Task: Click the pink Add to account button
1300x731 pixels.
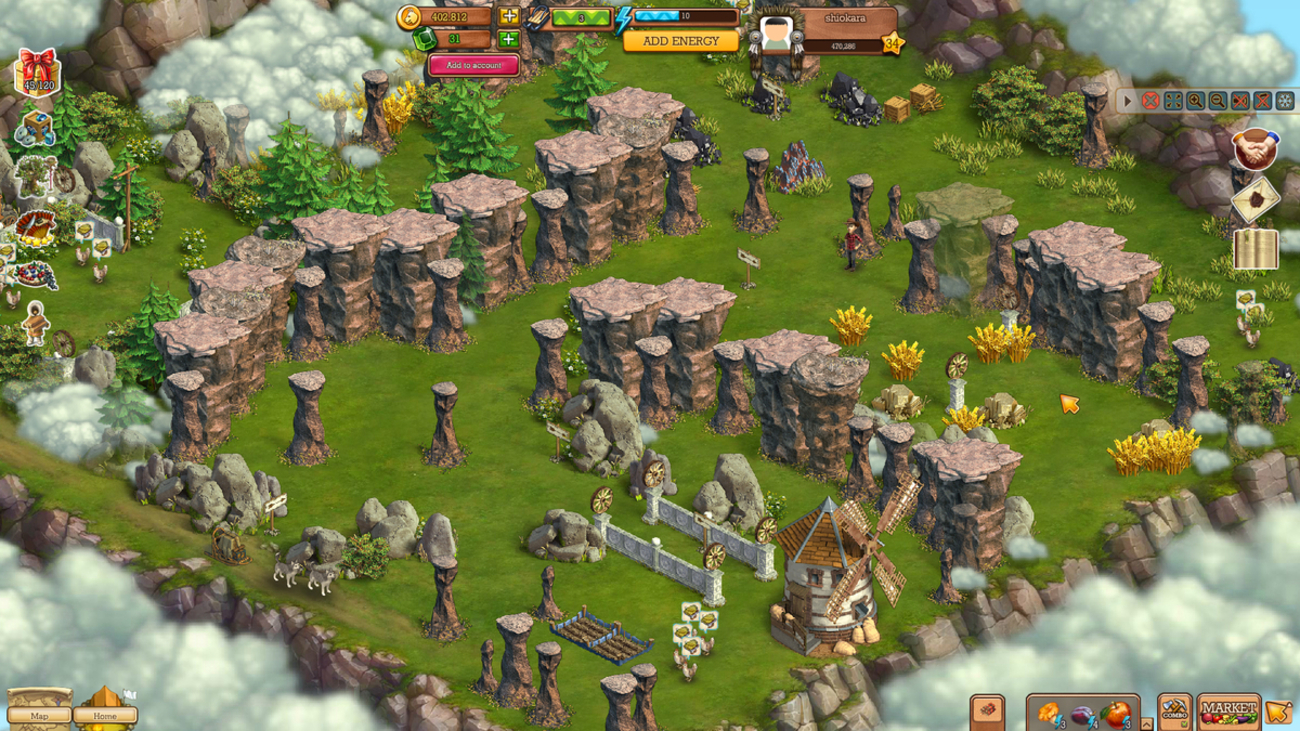Action: pyautogui.click(x=474, y=65)
